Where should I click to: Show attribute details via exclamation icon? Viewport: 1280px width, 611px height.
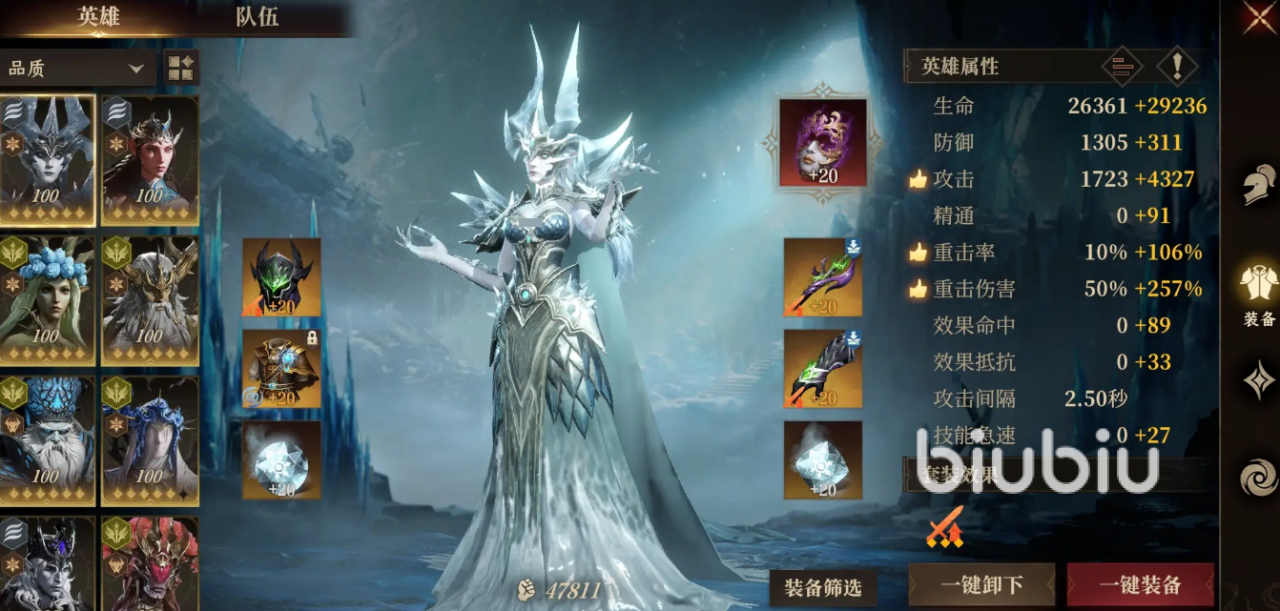pyautogui.click(x=1177, y=67)
